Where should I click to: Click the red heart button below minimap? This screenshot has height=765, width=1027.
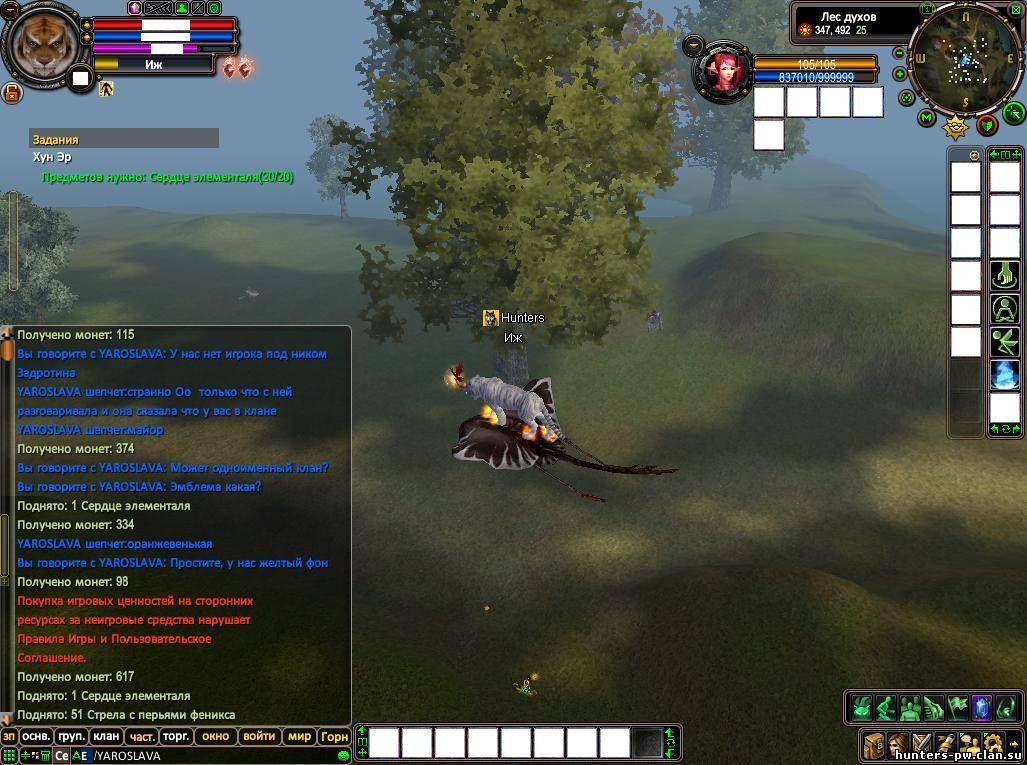pos(987,125)
